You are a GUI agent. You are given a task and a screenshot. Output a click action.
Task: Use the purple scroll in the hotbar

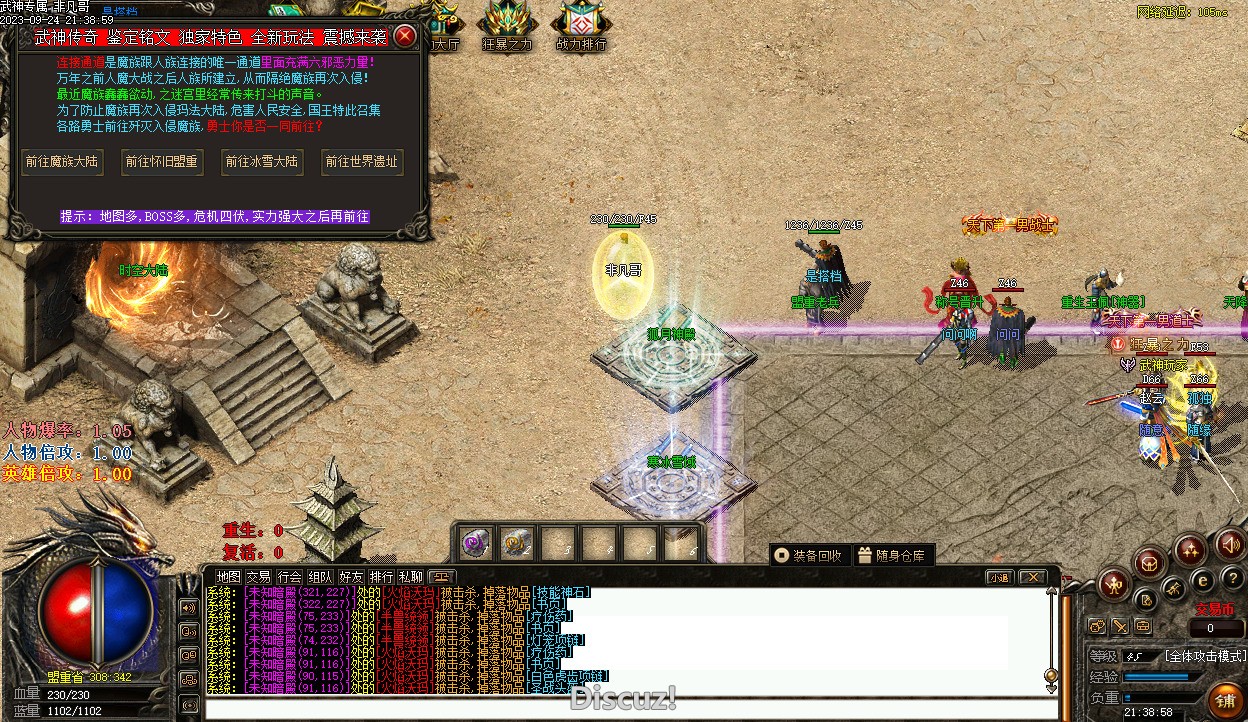[x=475, y=543]
